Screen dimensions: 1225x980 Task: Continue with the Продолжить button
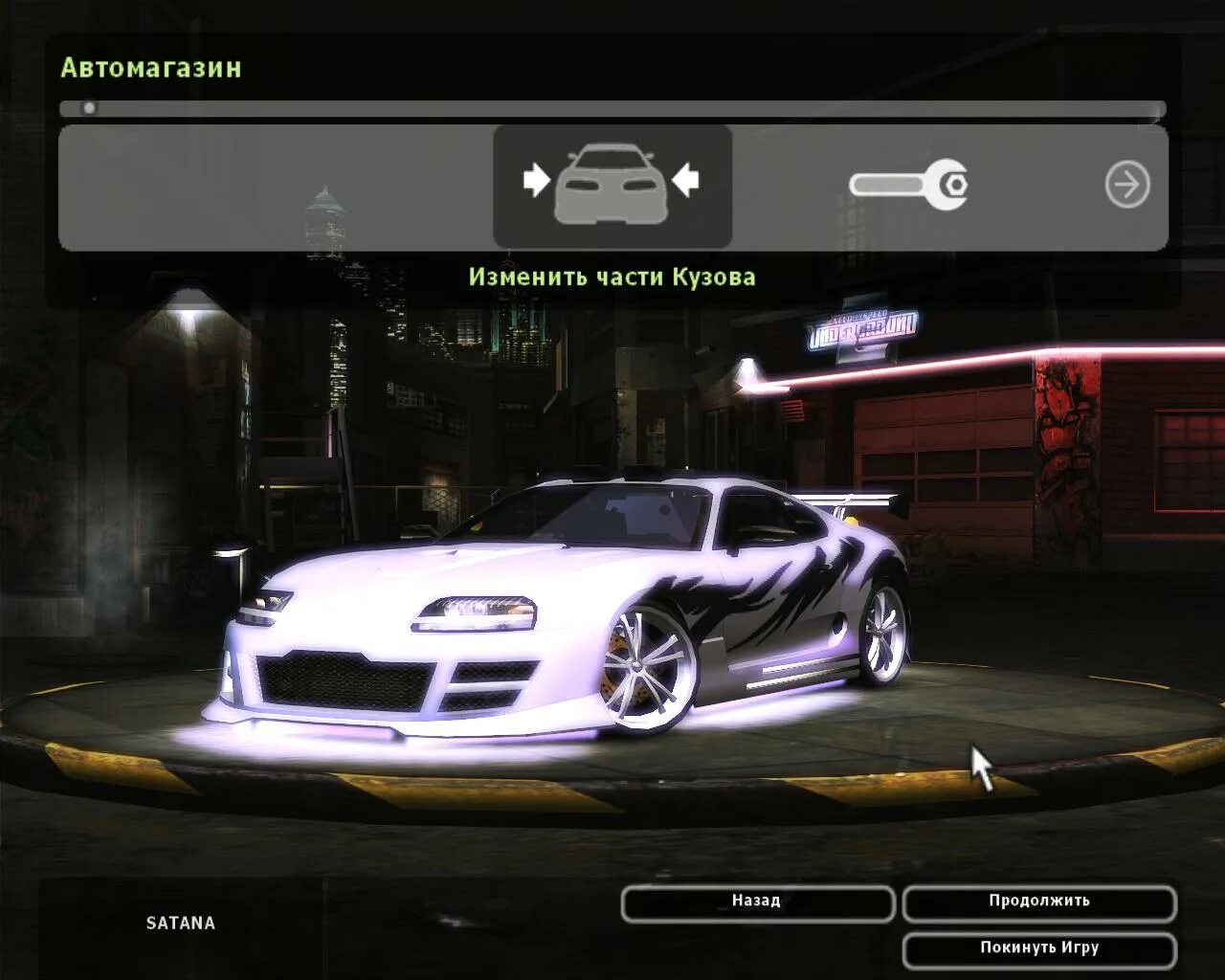tap(1038, 902)
